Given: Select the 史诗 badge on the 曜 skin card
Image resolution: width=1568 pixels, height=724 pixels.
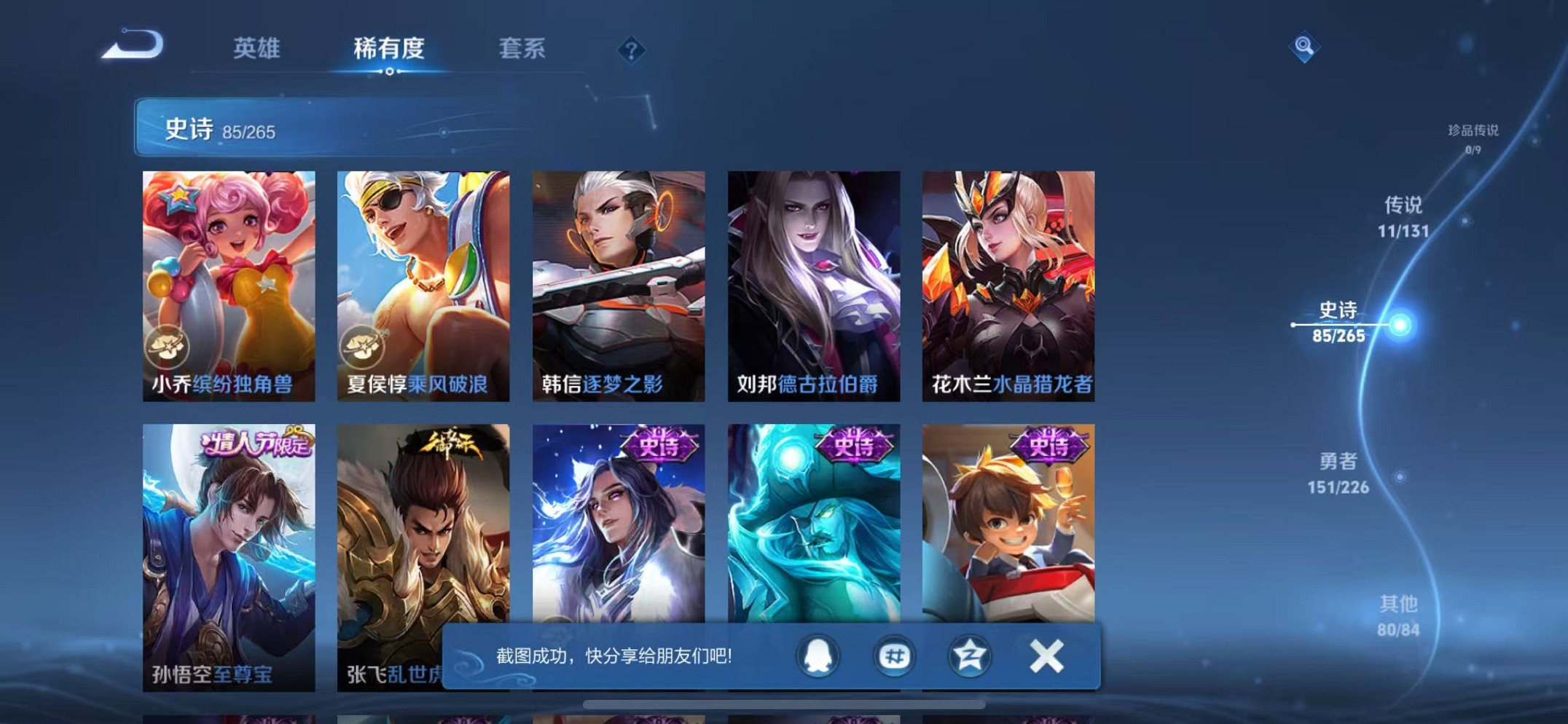Looking at the screenshot, I should 659,444.
